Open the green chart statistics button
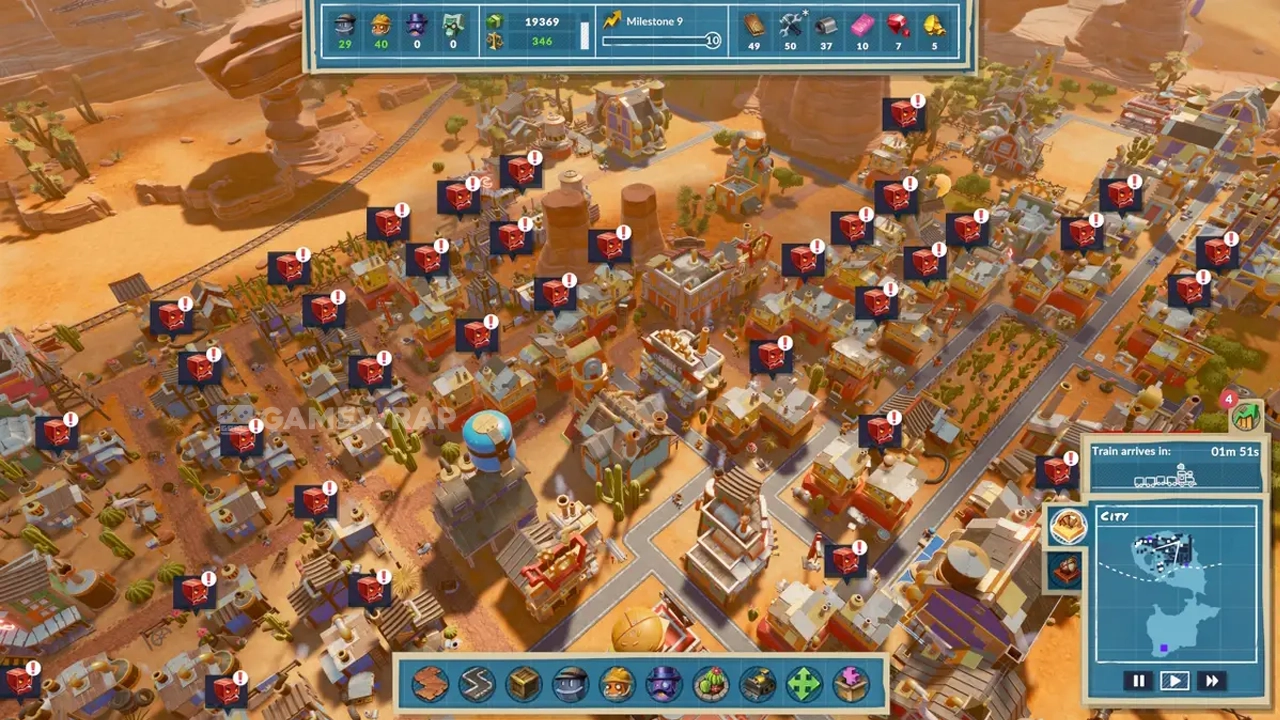Image resolution: width=1280 pixels, height=720 pixels. click(x=1246, y=416)
